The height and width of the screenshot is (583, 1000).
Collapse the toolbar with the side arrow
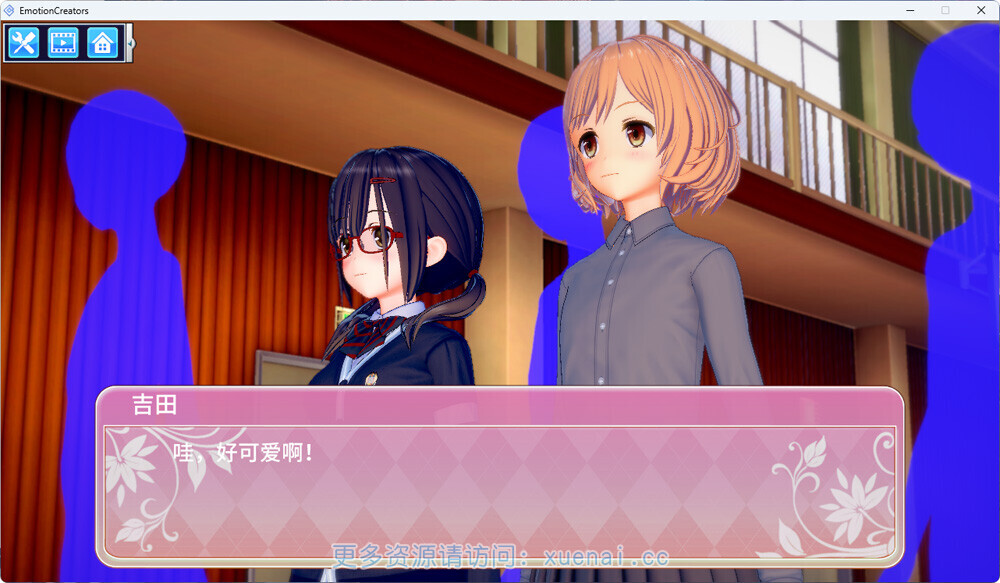(x=130, y=43)
